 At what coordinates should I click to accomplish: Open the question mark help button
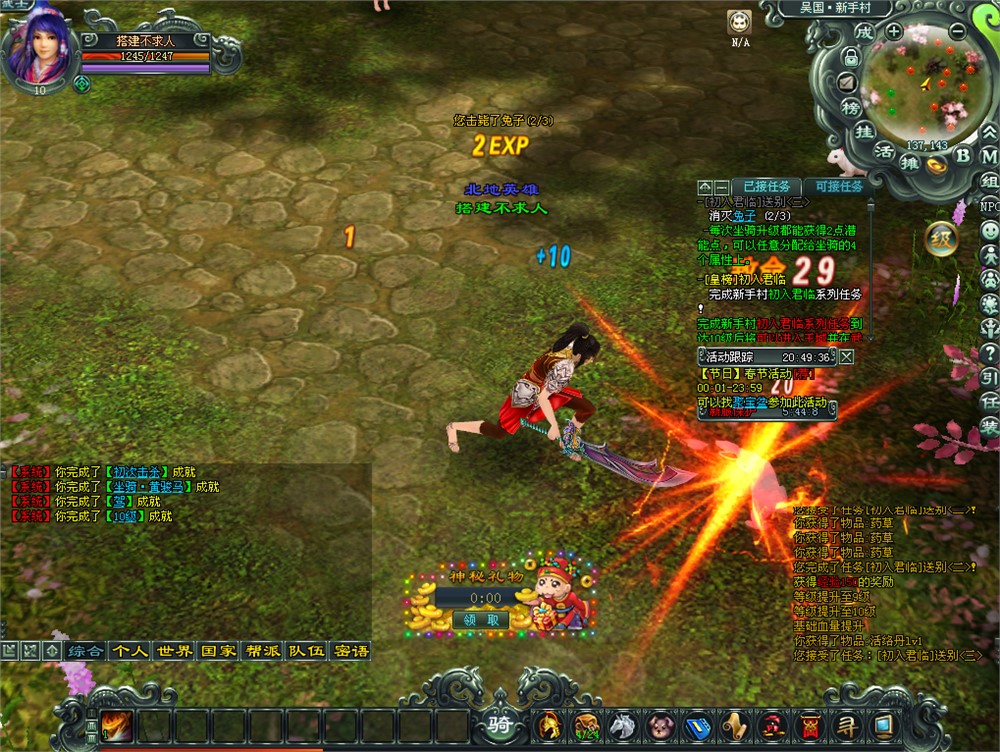click(989, 352)
